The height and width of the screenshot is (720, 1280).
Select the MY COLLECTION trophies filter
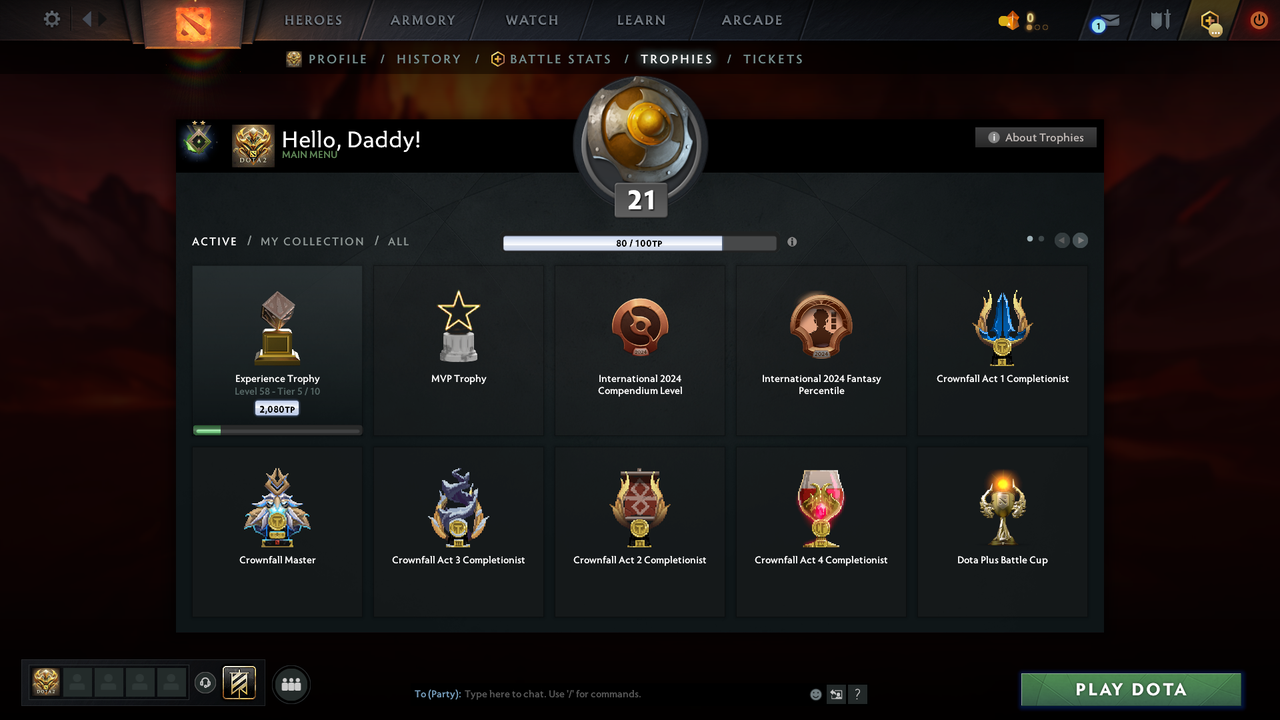[x=312, y=241]
